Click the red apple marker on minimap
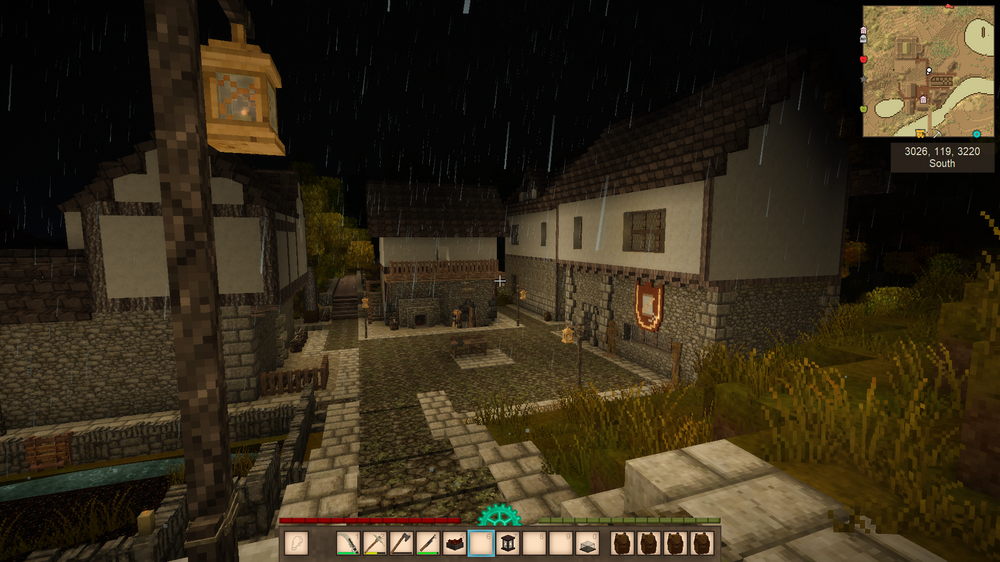Screen dimensions: 1000x562 [x=864, y=59]
